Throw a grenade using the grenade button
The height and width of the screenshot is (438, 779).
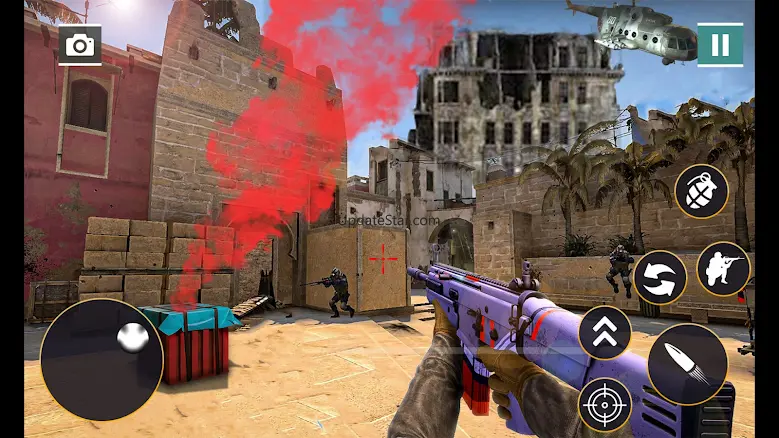pos(701,191)
